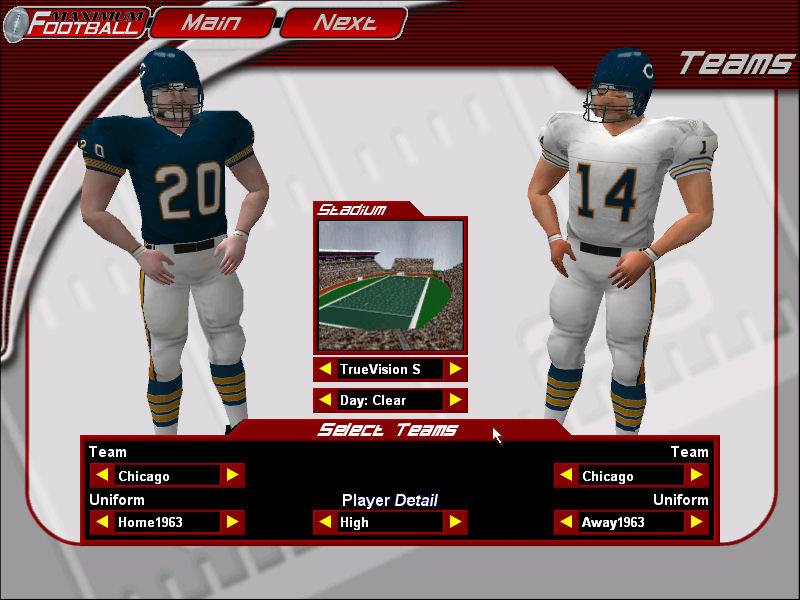The width and height of the screenshot is (800, 600).
Task: Select next stadium after TrueVision S
Action: click(x=455, y=369)
